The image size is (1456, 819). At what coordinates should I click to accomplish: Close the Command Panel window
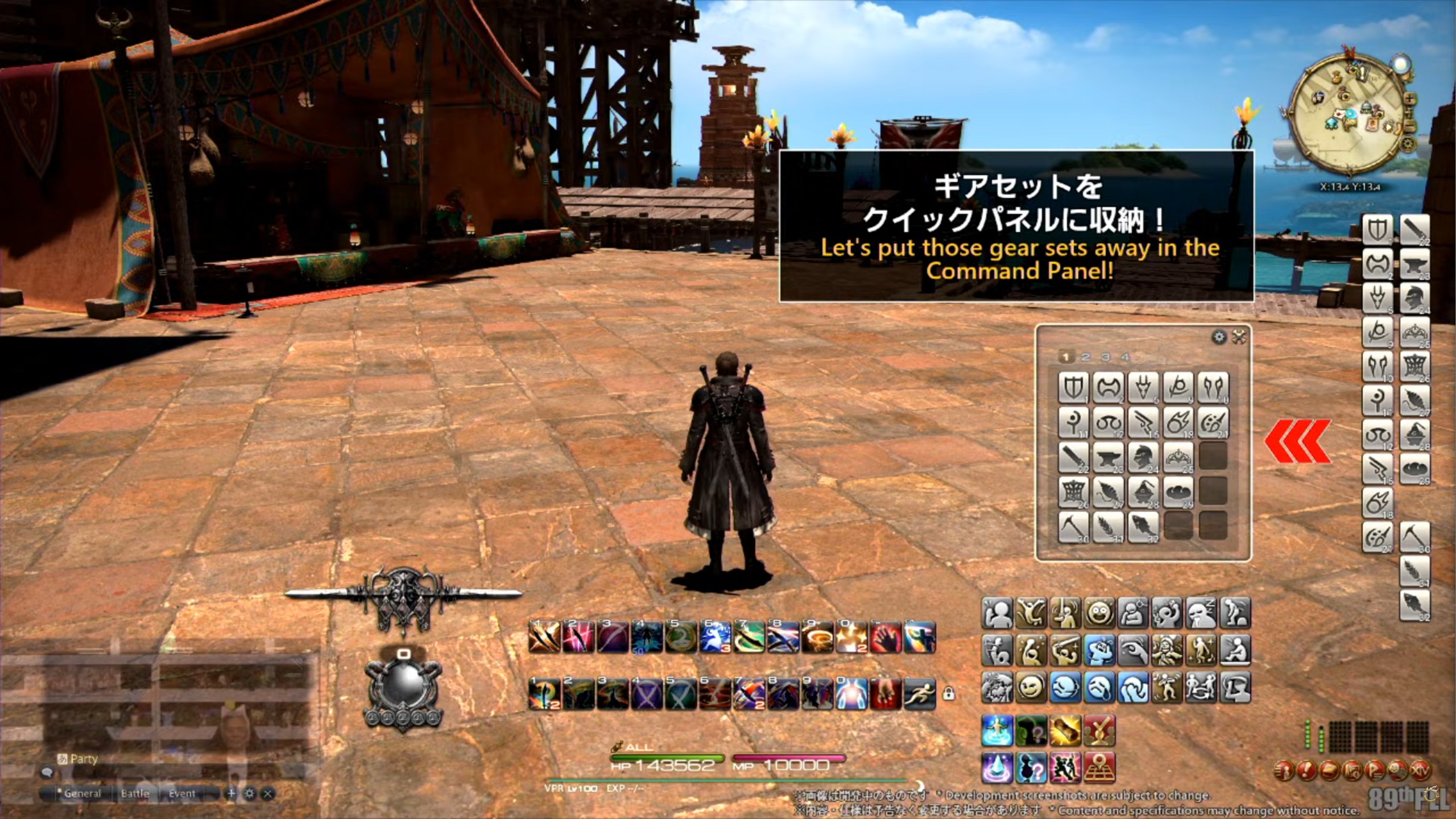(1239, 337)
